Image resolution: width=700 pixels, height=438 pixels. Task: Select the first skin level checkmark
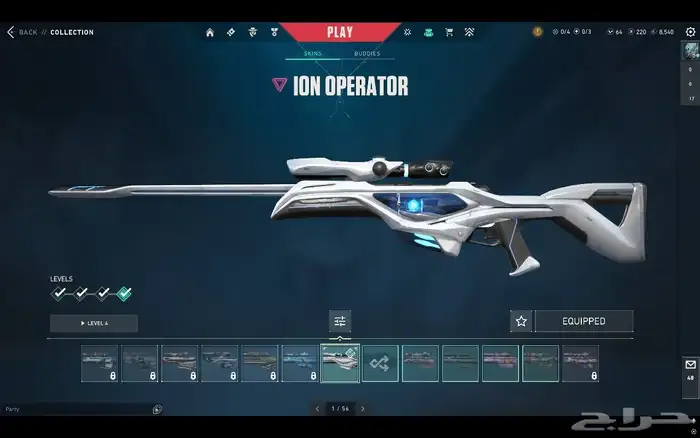[x=59, y=294]
